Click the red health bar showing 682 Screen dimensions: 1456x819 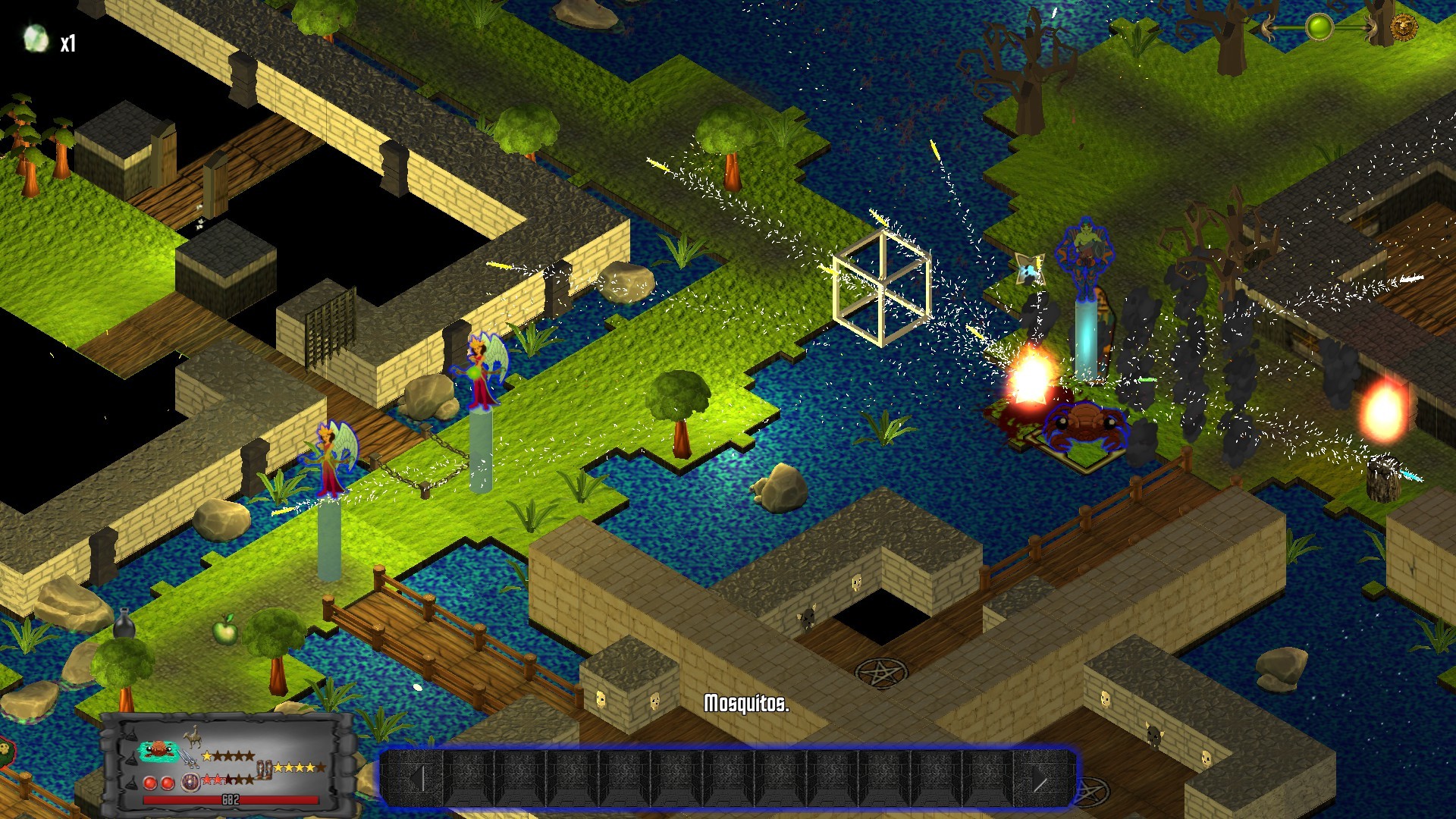tap(230, 799)
